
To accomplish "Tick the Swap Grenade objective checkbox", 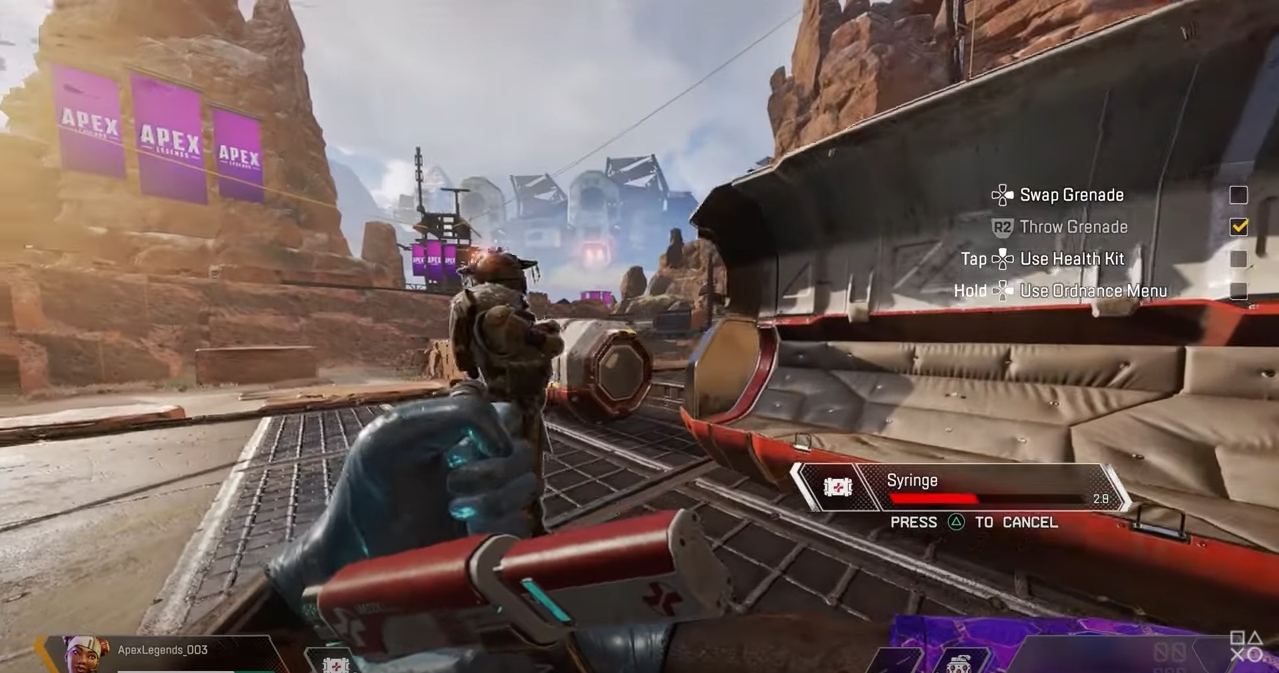I will point(1238,195).
